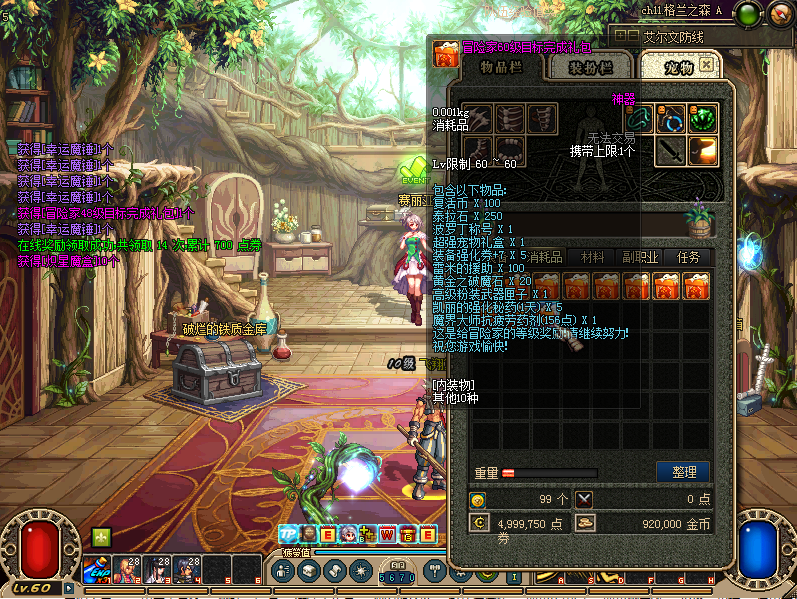Select the crossed swords points icon
Image resolution: width=797 pixels, height=599 pixels.
tap(585, 499)
